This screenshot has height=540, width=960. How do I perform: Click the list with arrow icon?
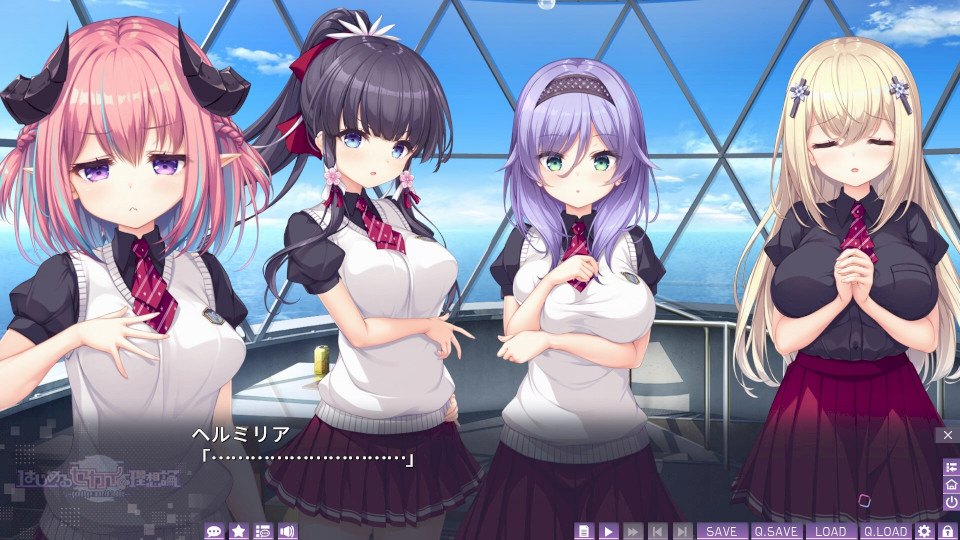(950, 467)
